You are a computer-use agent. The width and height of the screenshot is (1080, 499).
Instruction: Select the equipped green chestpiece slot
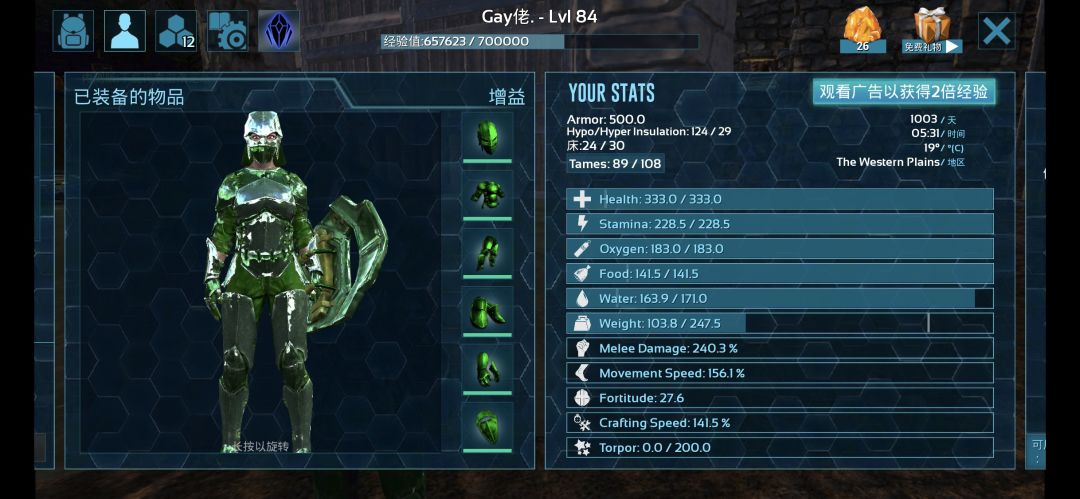(x=487, y=193)
